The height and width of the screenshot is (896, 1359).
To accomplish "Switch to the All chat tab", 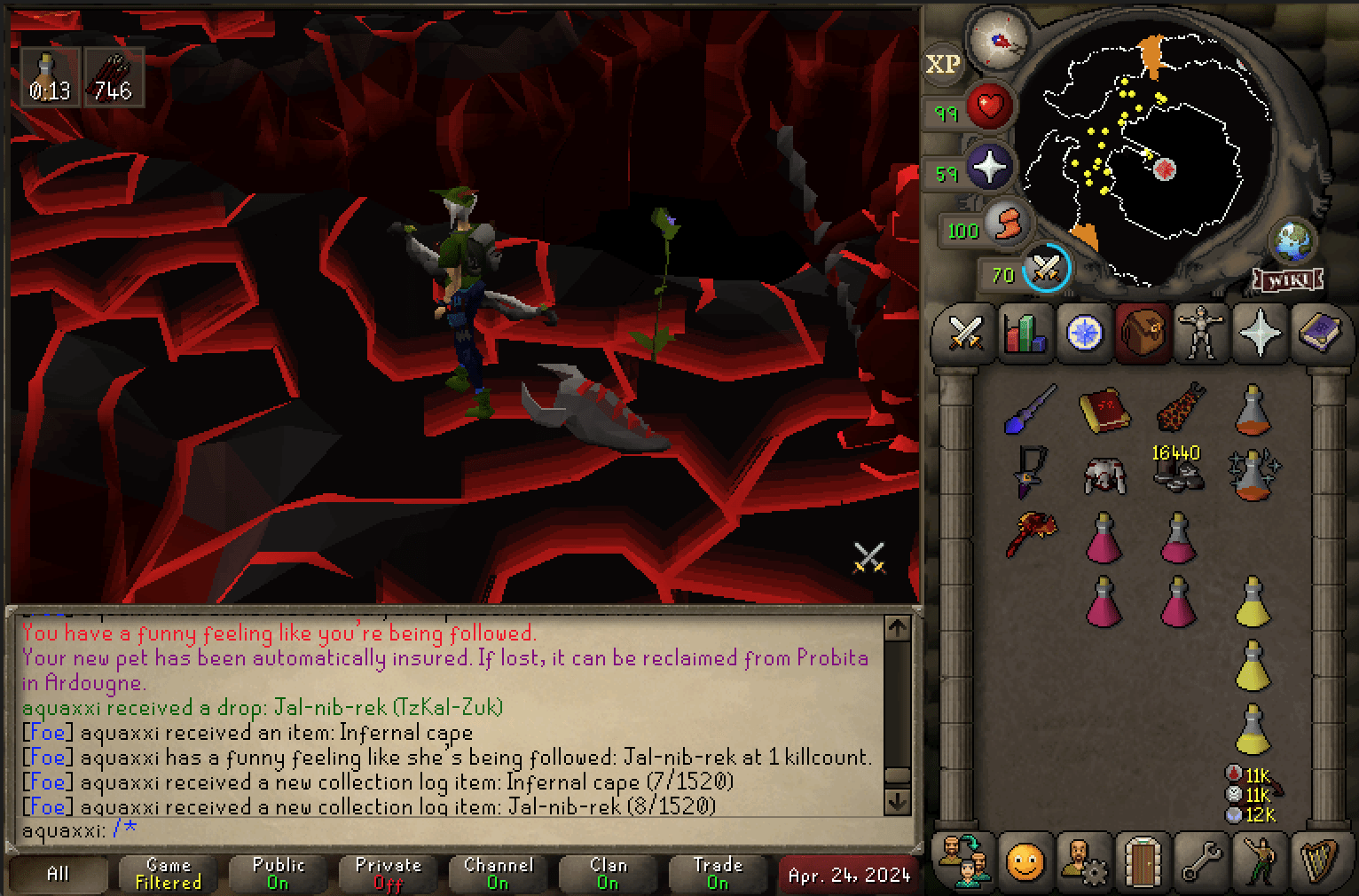I will coord(56,874).
